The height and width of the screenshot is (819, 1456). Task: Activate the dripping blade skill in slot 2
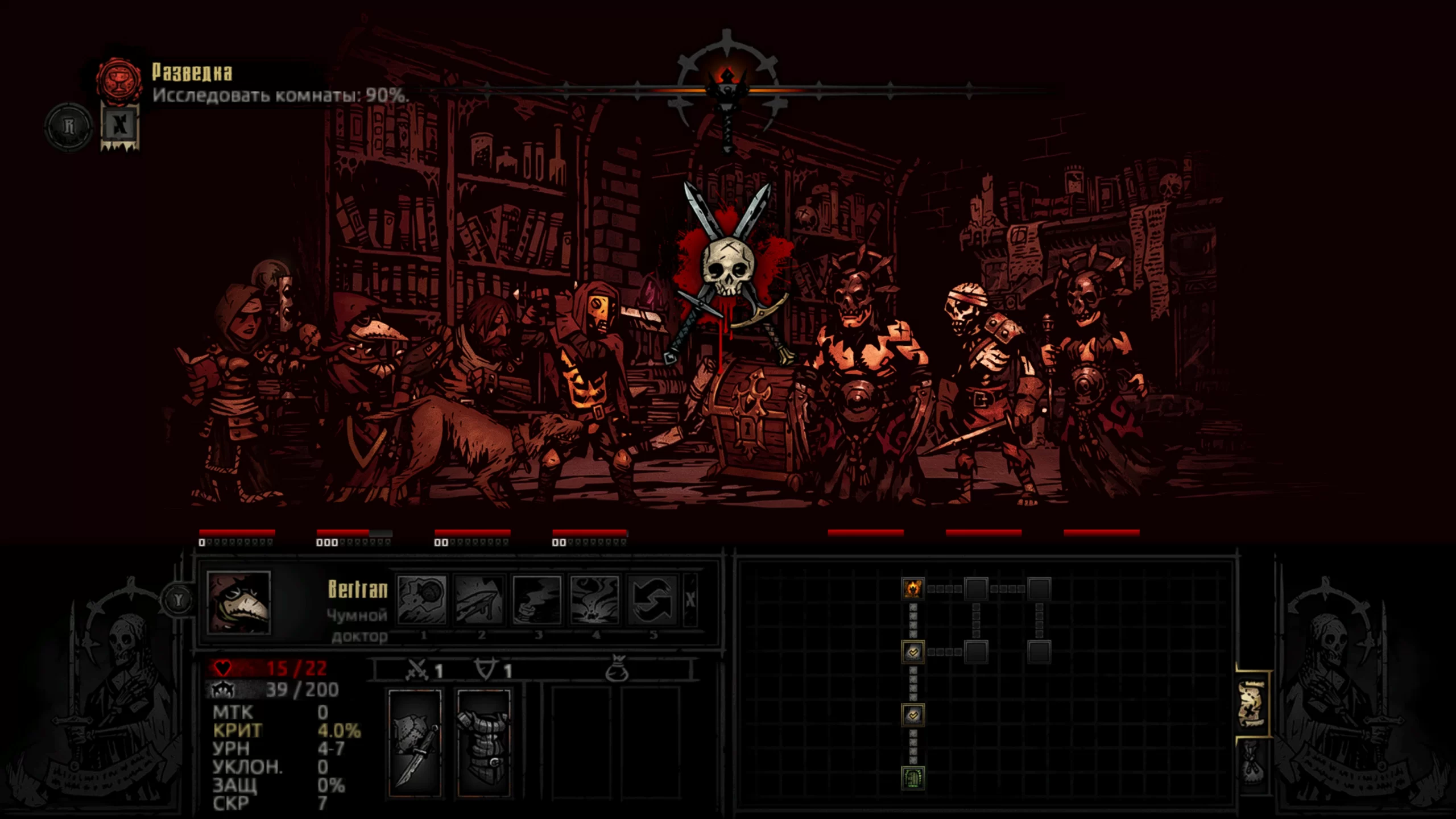[479, 599]
